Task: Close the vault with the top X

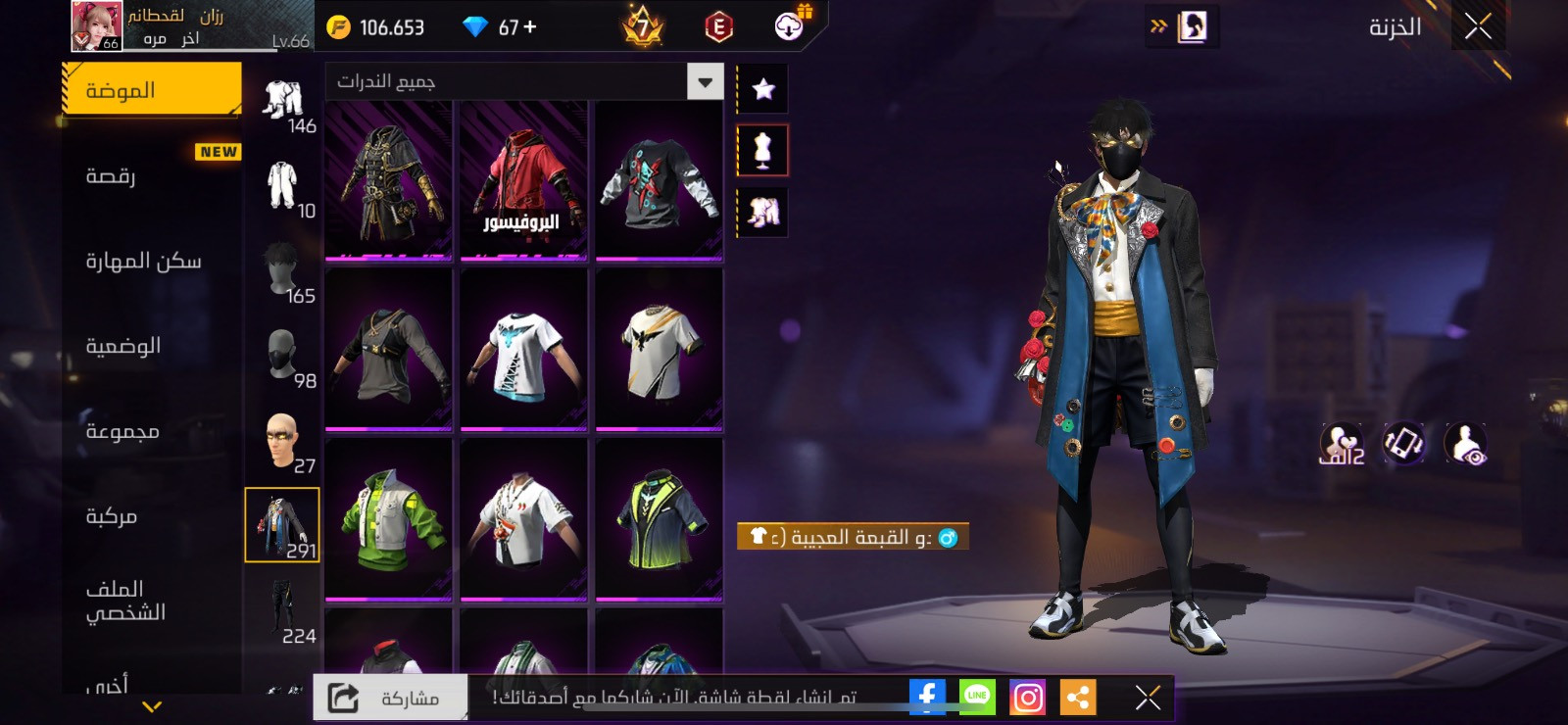Action: pyautogui.click(x=1478, y=26)
